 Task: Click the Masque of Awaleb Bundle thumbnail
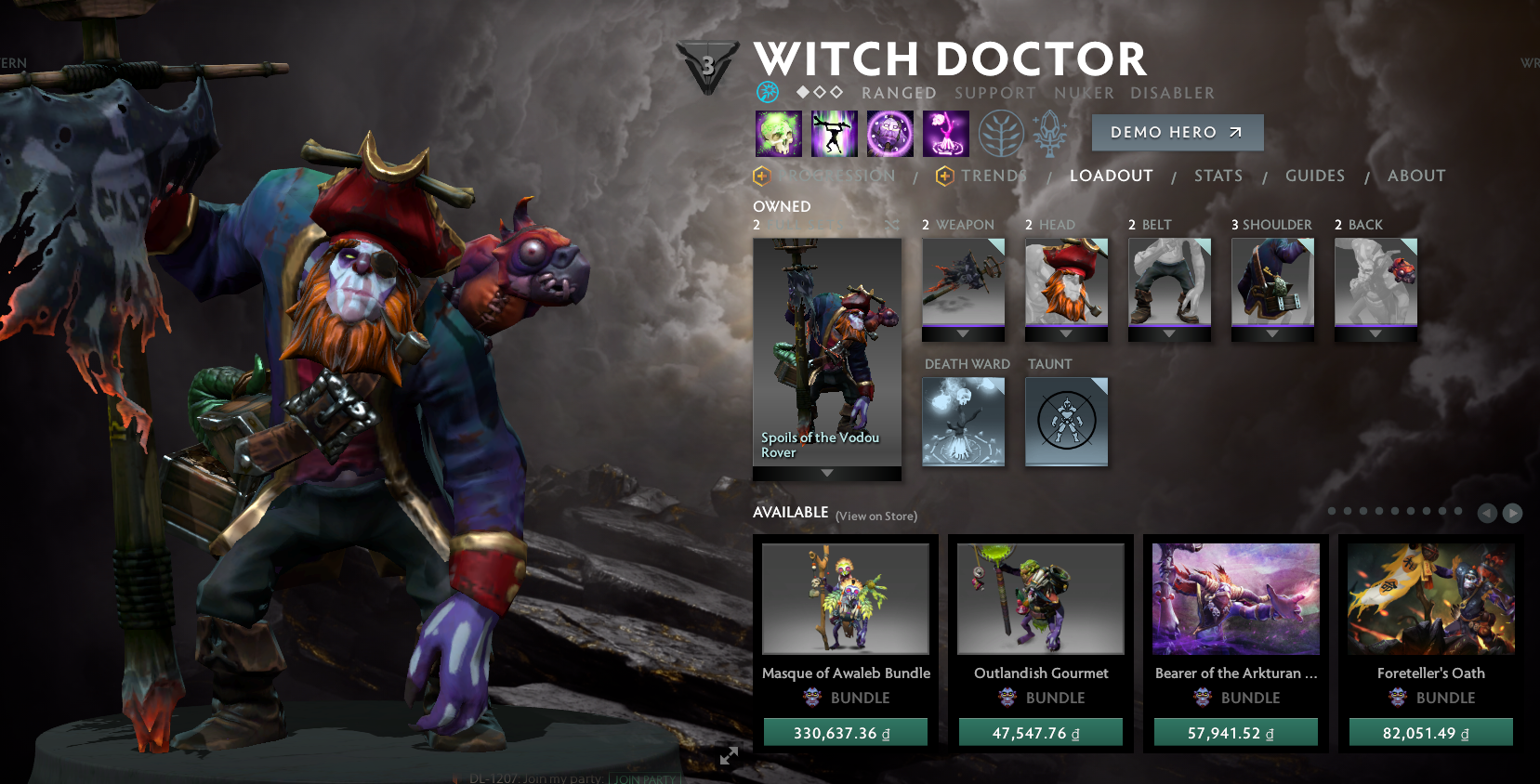pos(845,598)
